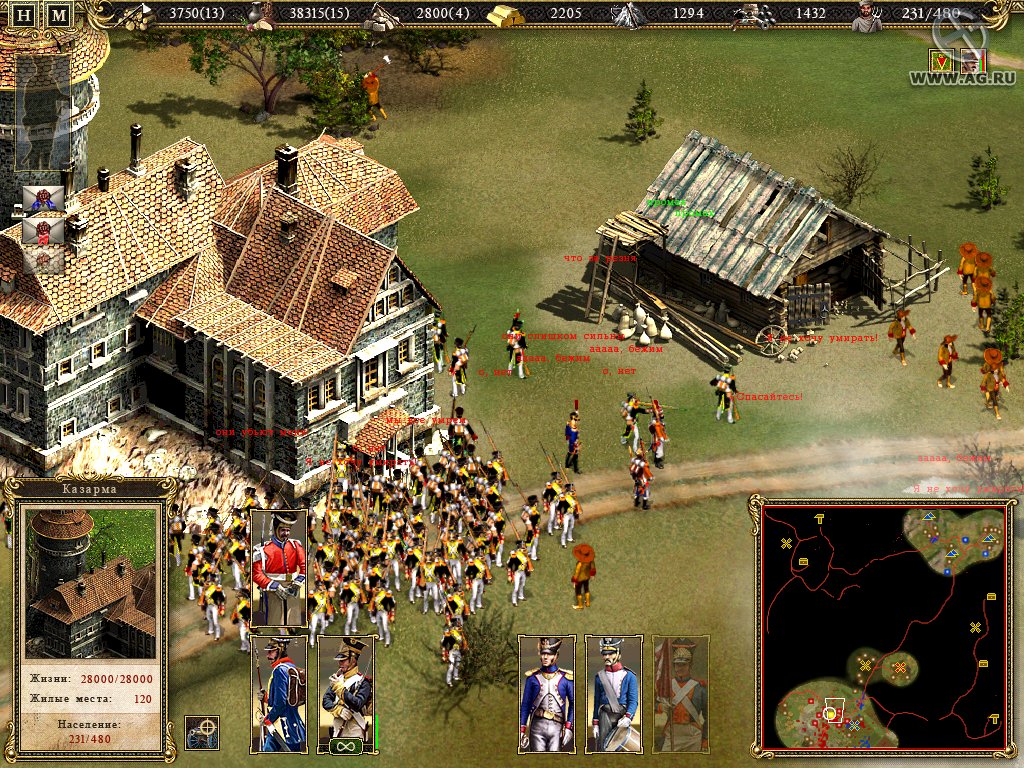1024x768 pixels.
Task: Recruit the officer in blue uniform
Action: click(546, 693)
